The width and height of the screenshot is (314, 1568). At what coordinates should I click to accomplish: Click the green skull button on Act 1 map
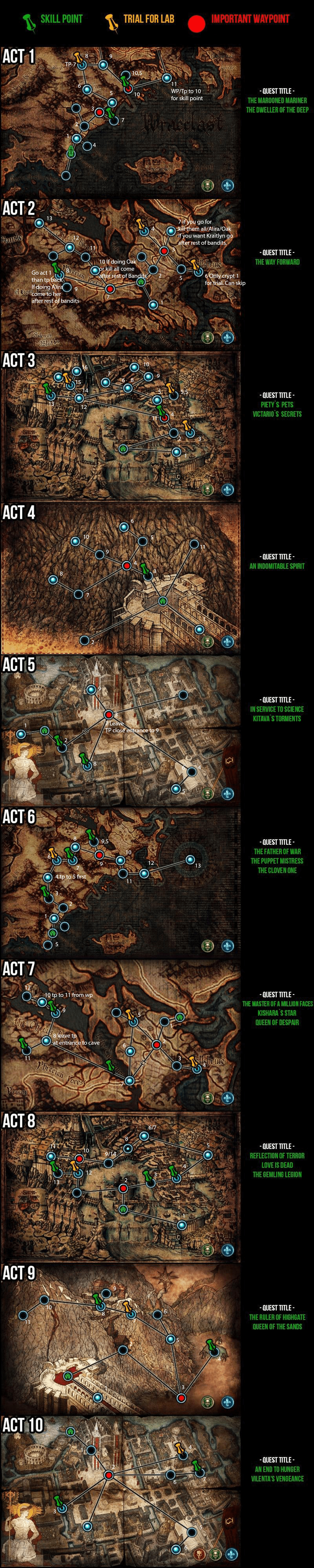tap(208, 185)
